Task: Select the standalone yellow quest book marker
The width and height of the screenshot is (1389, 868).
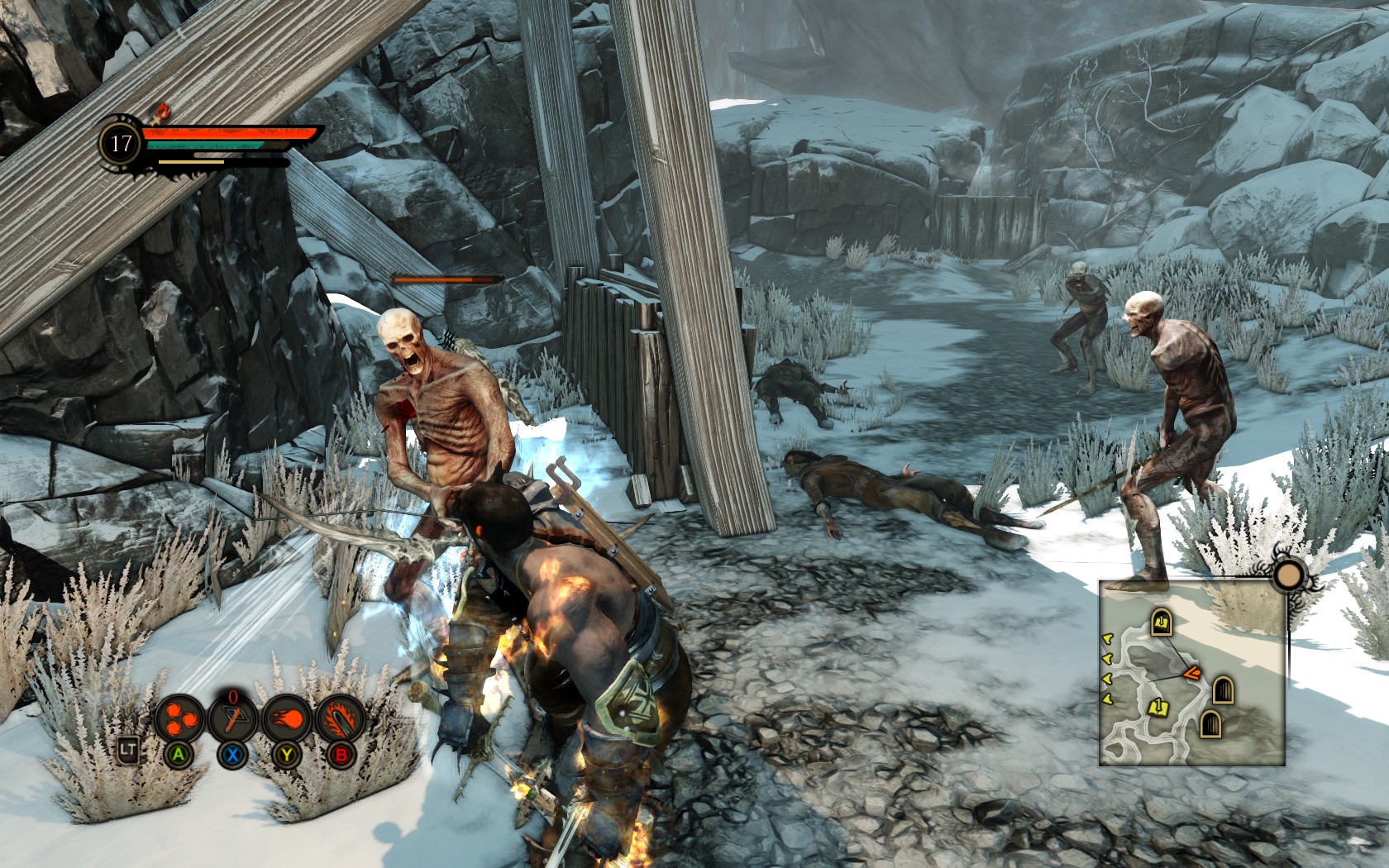Action: coord(1159,707)
